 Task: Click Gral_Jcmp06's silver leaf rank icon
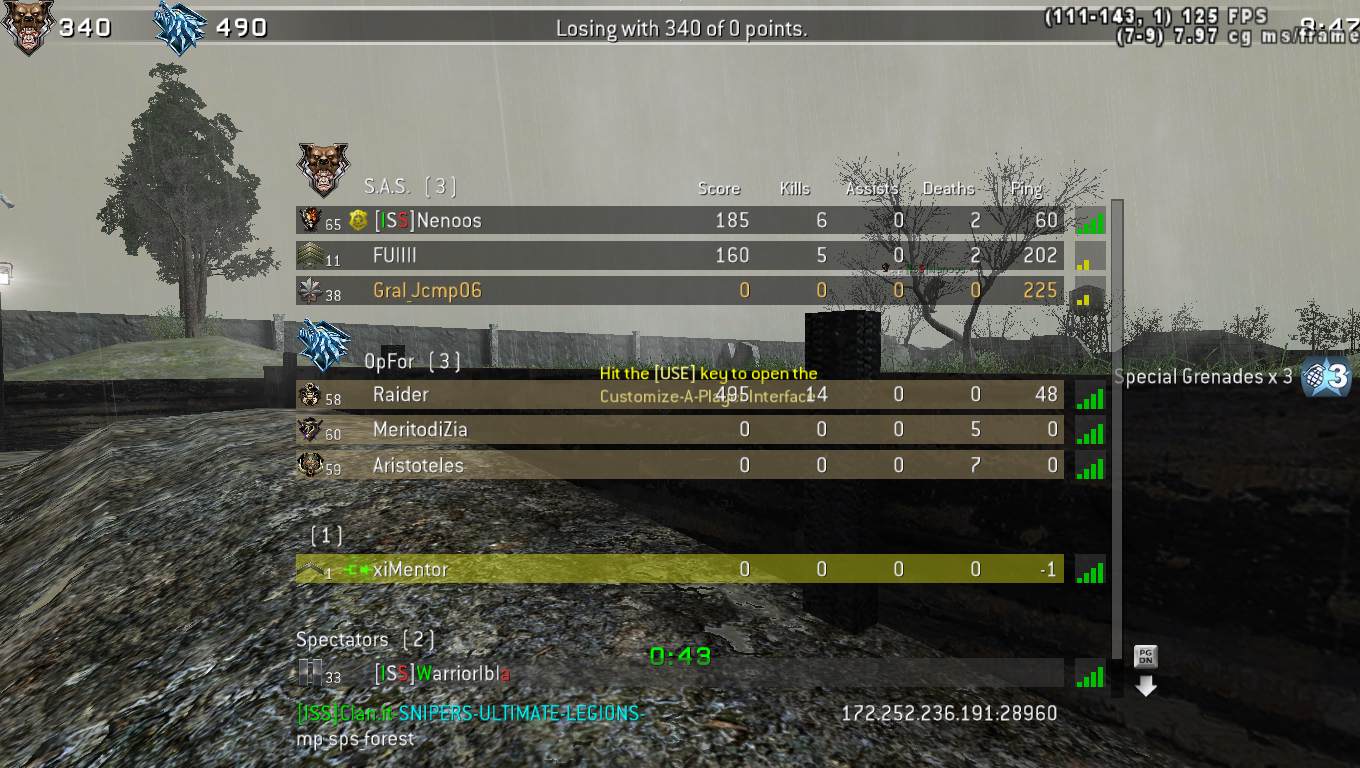[311, 290]
